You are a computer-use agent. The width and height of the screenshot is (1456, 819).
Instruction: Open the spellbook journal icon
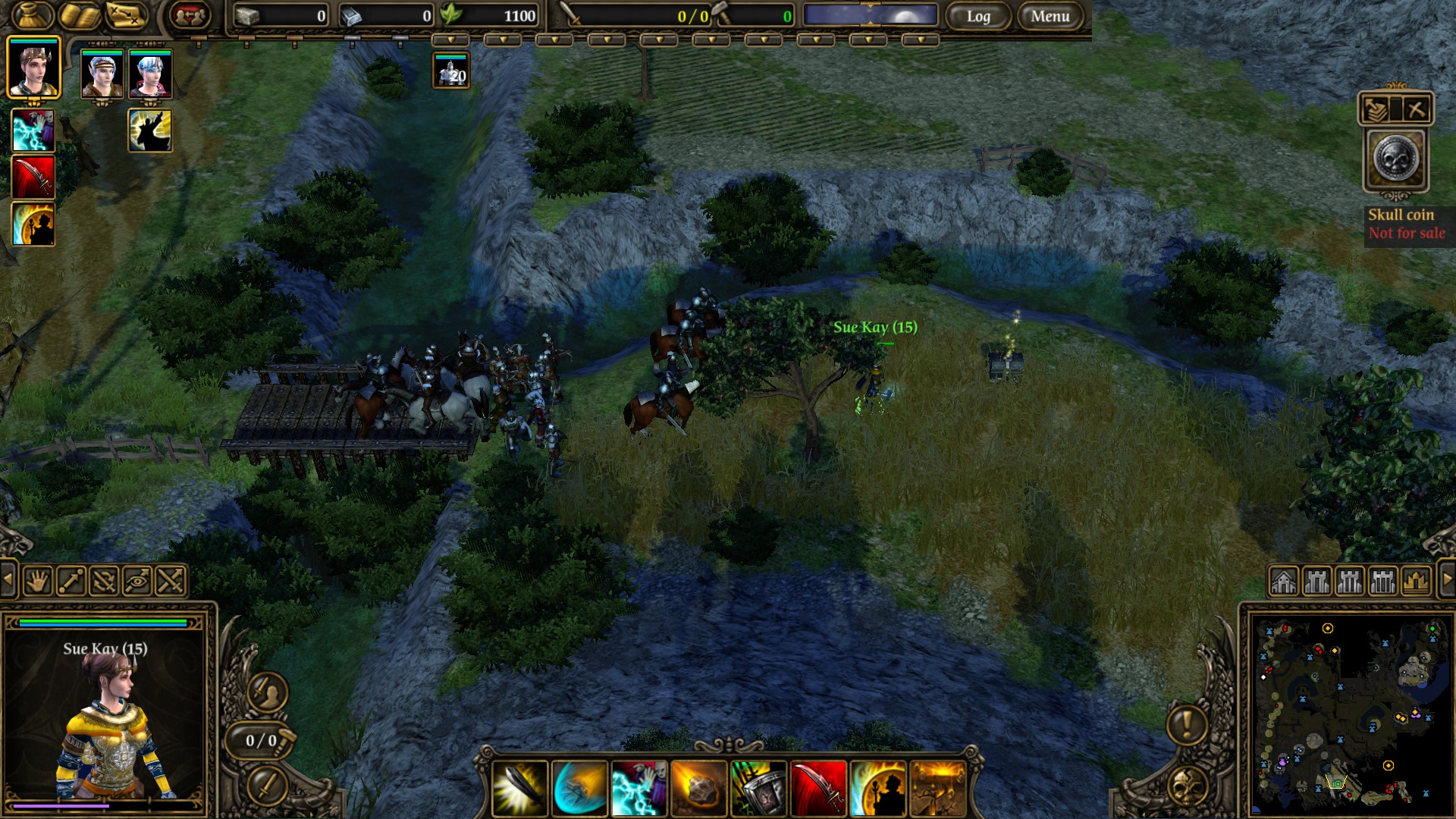tap(80, 15)
